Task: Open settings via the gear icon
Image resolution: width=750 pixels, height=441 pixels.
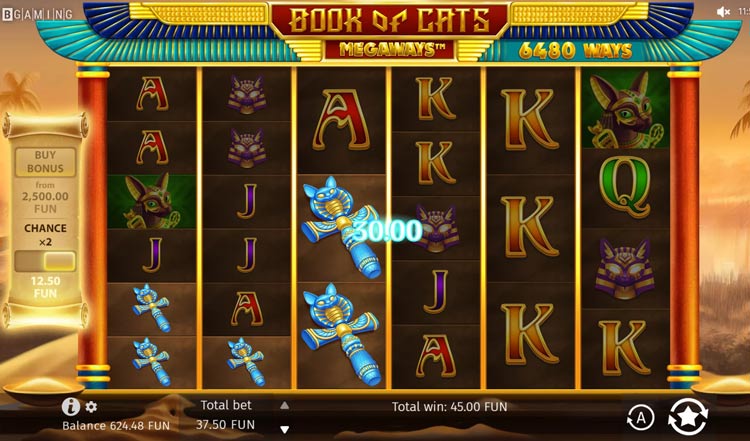Action: coord(91,407)
